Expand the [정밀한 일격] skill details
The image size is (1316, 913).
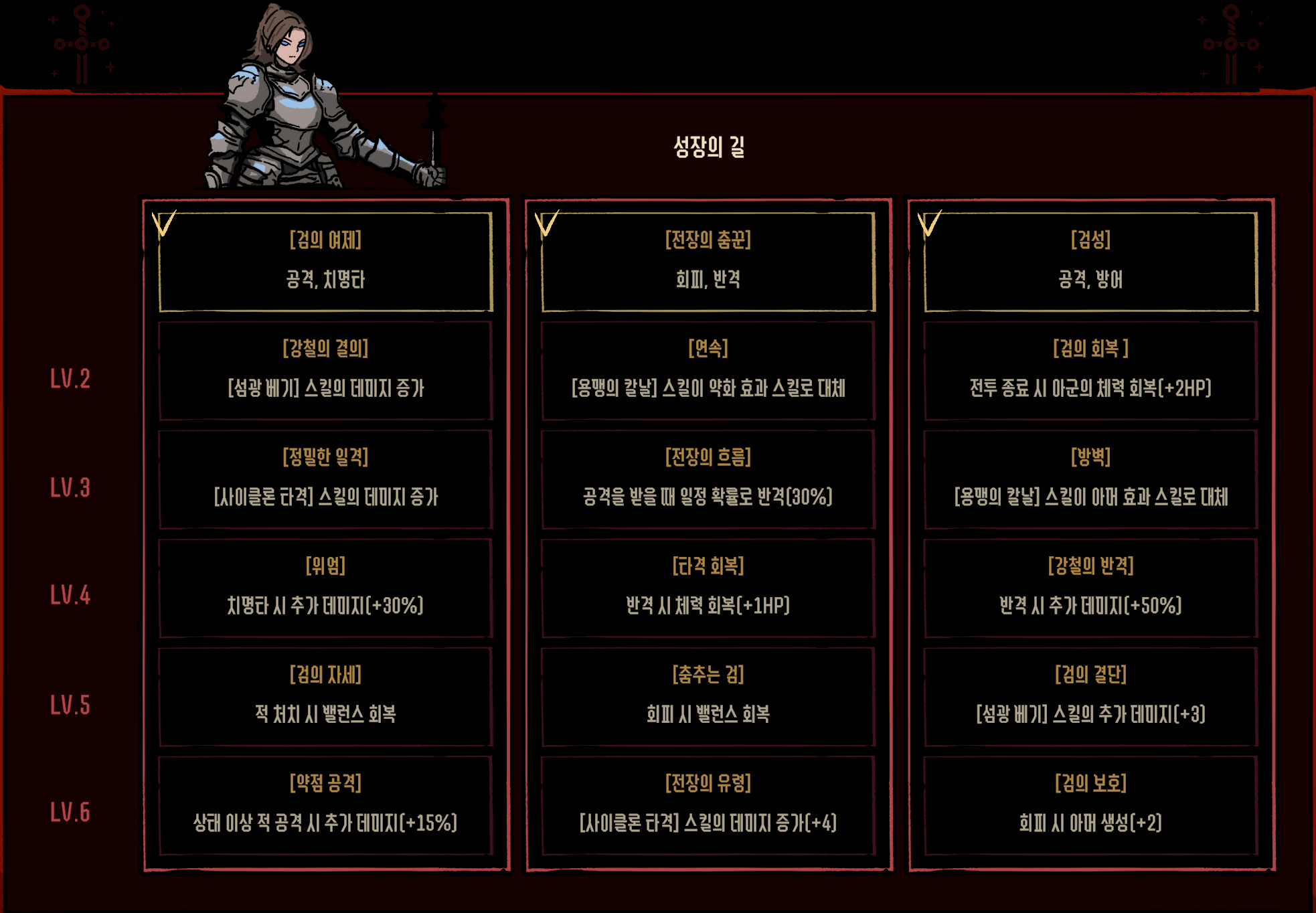point(326,479)
